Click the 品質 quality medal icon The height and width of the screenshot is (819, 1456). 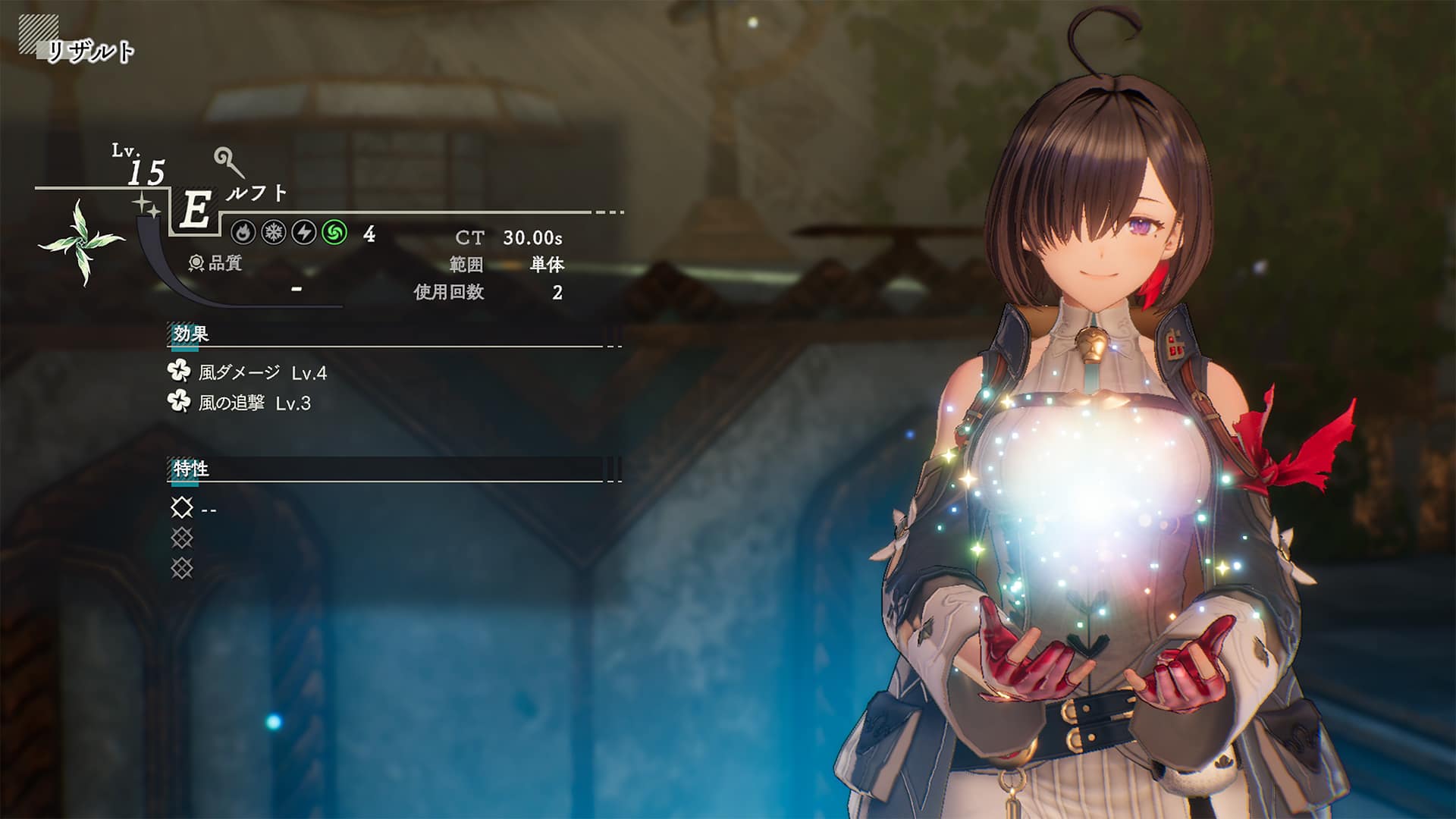(196, 262)
